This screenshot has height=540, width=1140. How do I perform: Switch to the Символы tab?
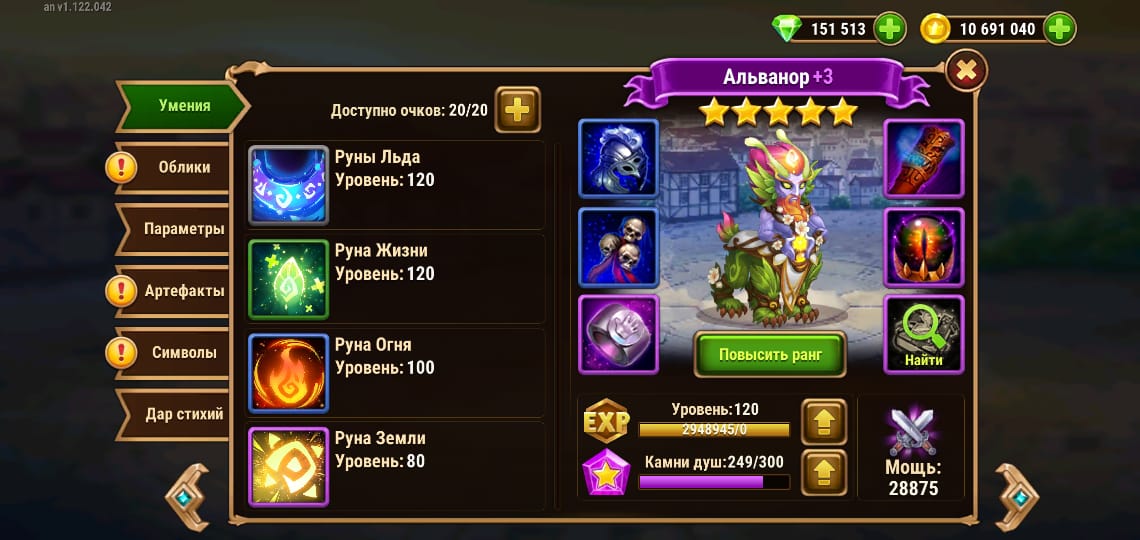click(x=184, y=352)
